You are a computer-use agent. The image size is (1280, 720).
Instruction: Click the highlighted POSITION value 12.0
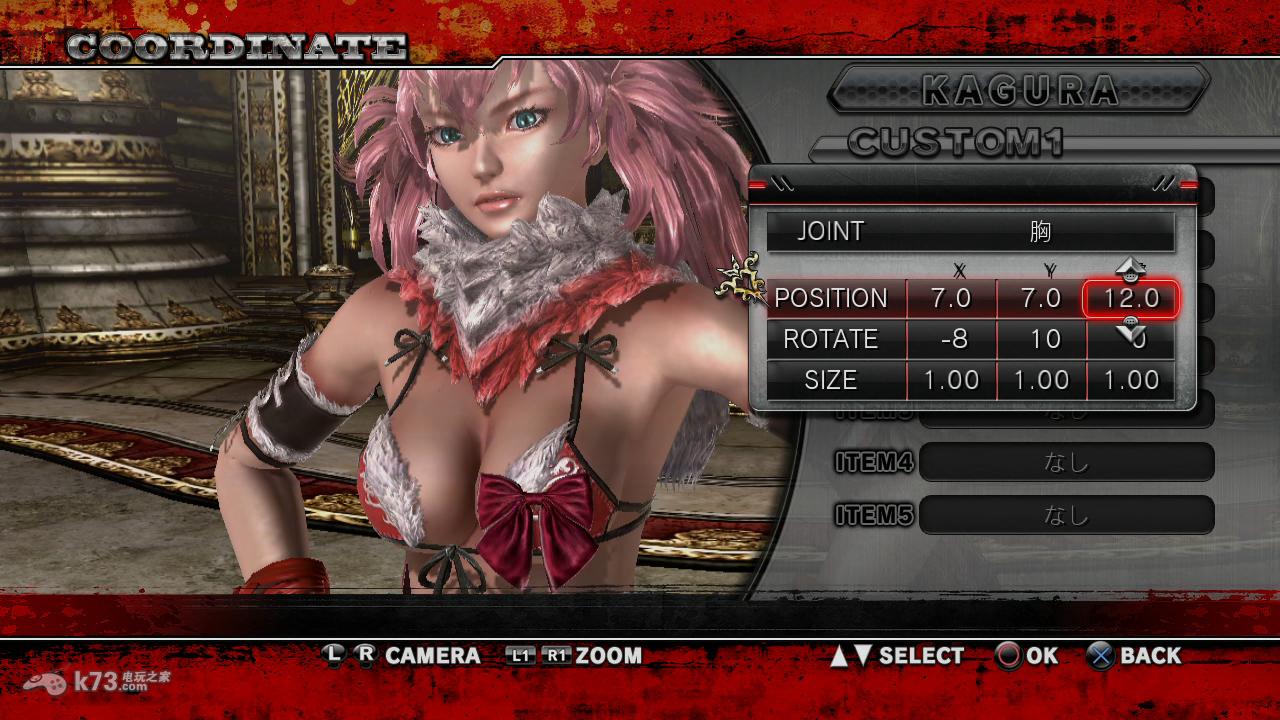pyautogui.click(x=1131, y=298)
